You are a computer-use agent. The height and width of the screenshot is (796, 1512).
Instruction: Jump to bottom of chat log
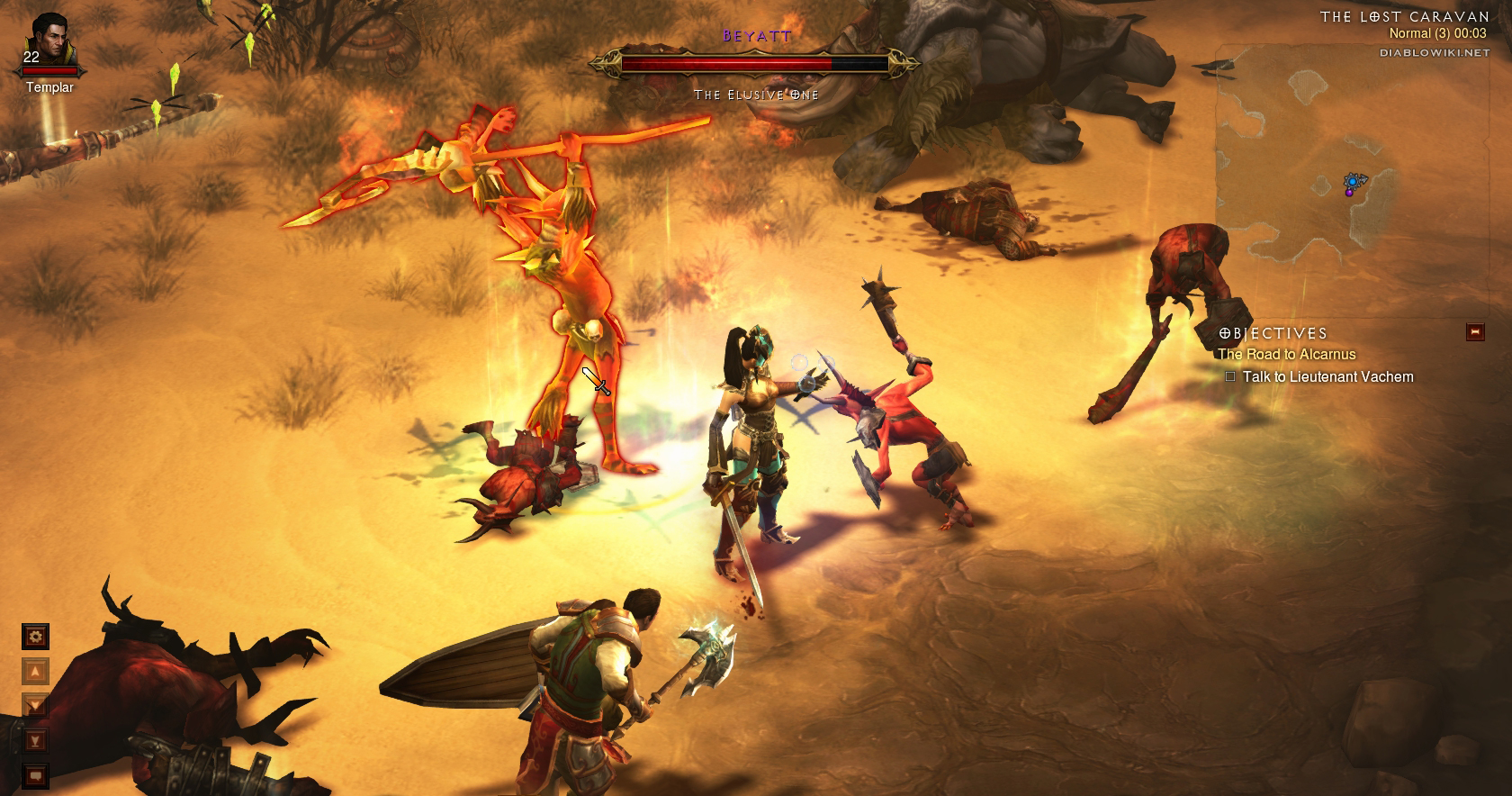36,740
